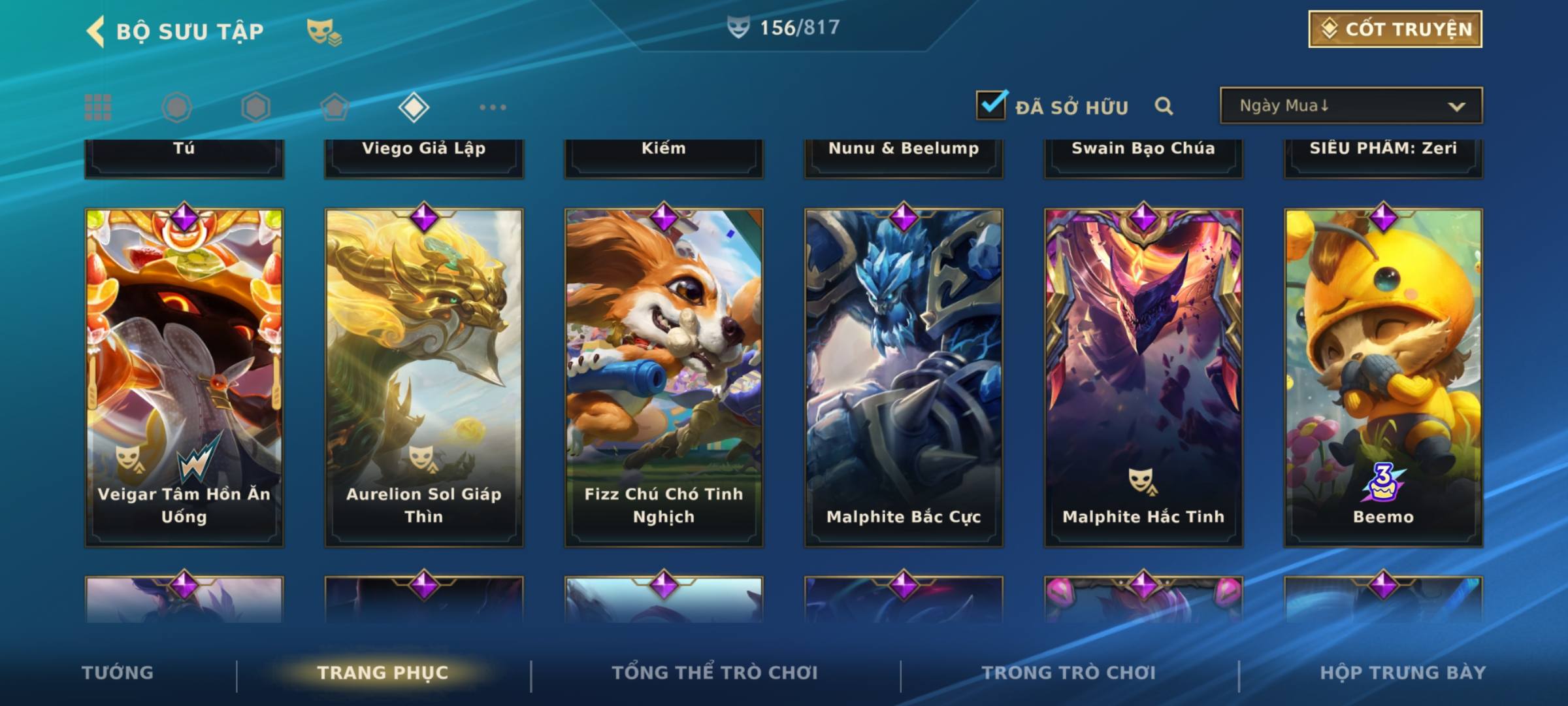Image resolution: width=1568 pixels, height=706 pixels.
Task: Show all skins with grid filter
Action: (98, 107)
